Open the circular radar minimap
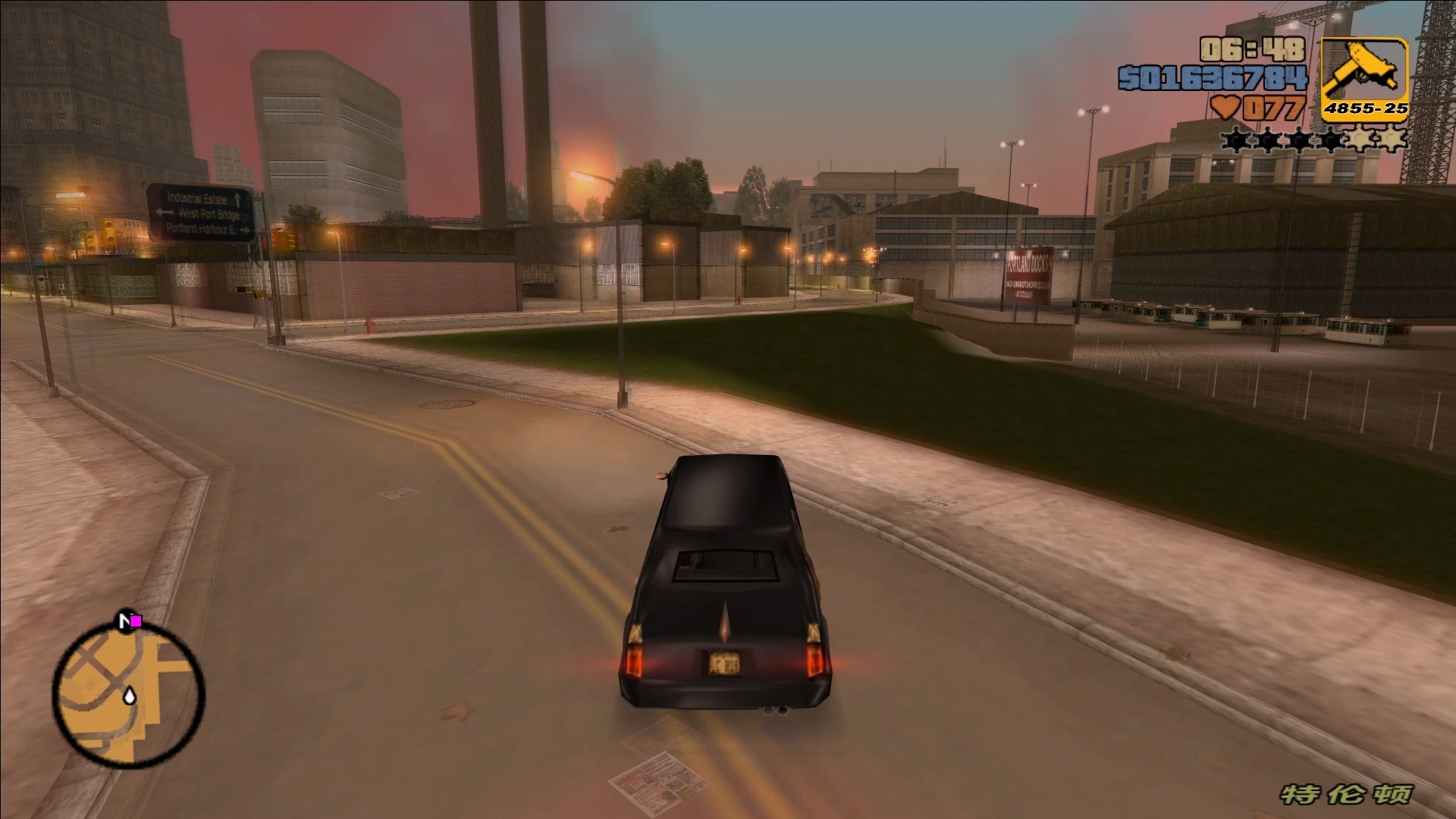1456x819 pixels. [x=128, y=694]
